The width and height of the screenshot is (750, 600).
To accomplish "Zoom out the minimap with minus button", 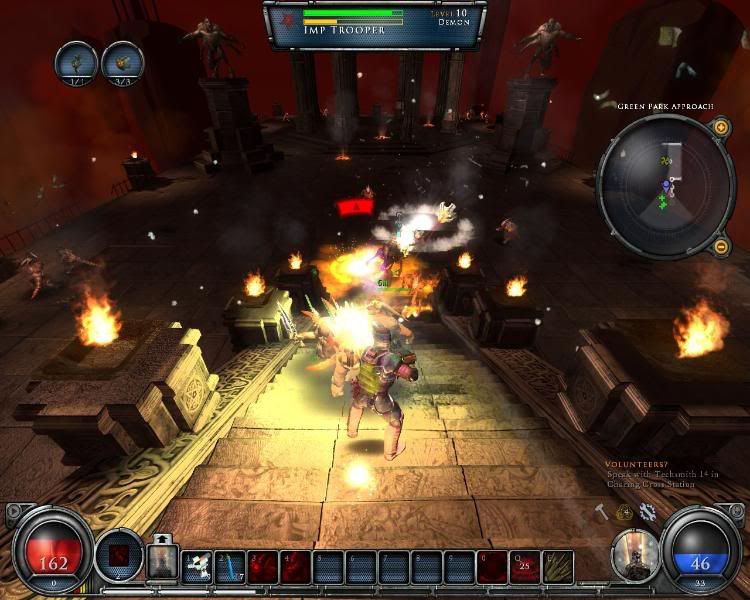I will [721, 246].
